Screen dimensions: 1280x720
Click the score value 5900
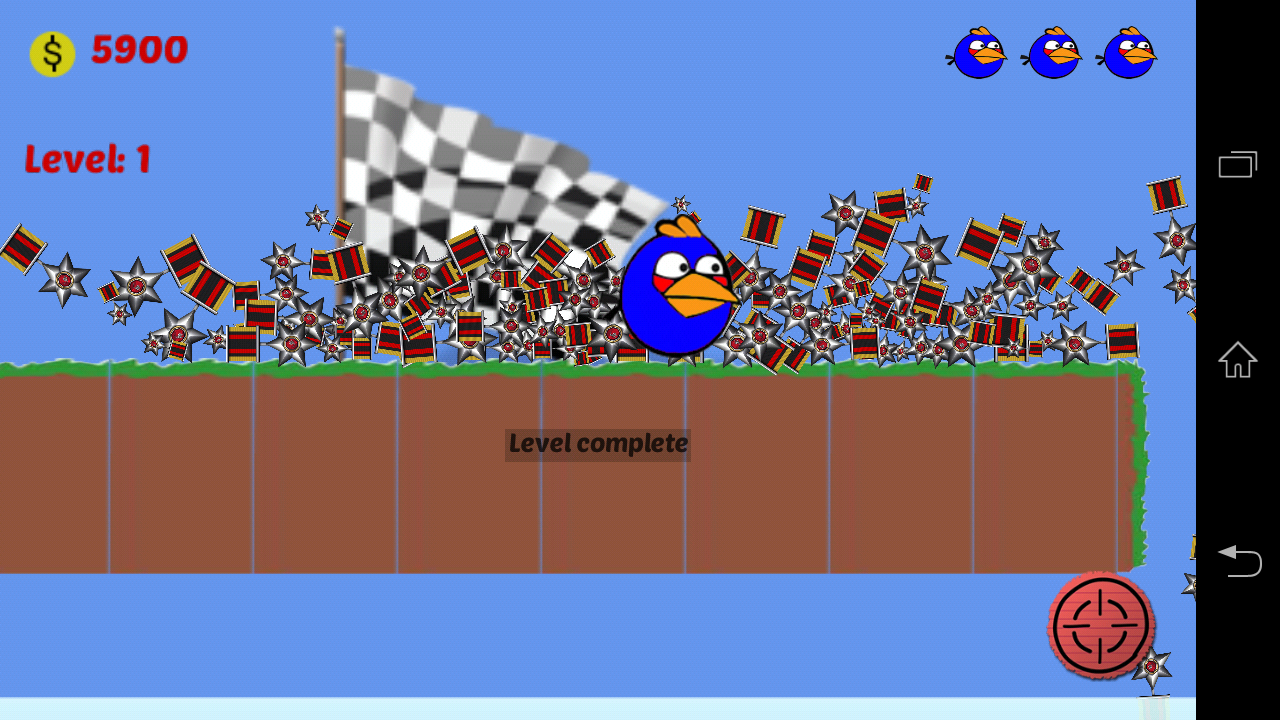[x=140, y=50]
